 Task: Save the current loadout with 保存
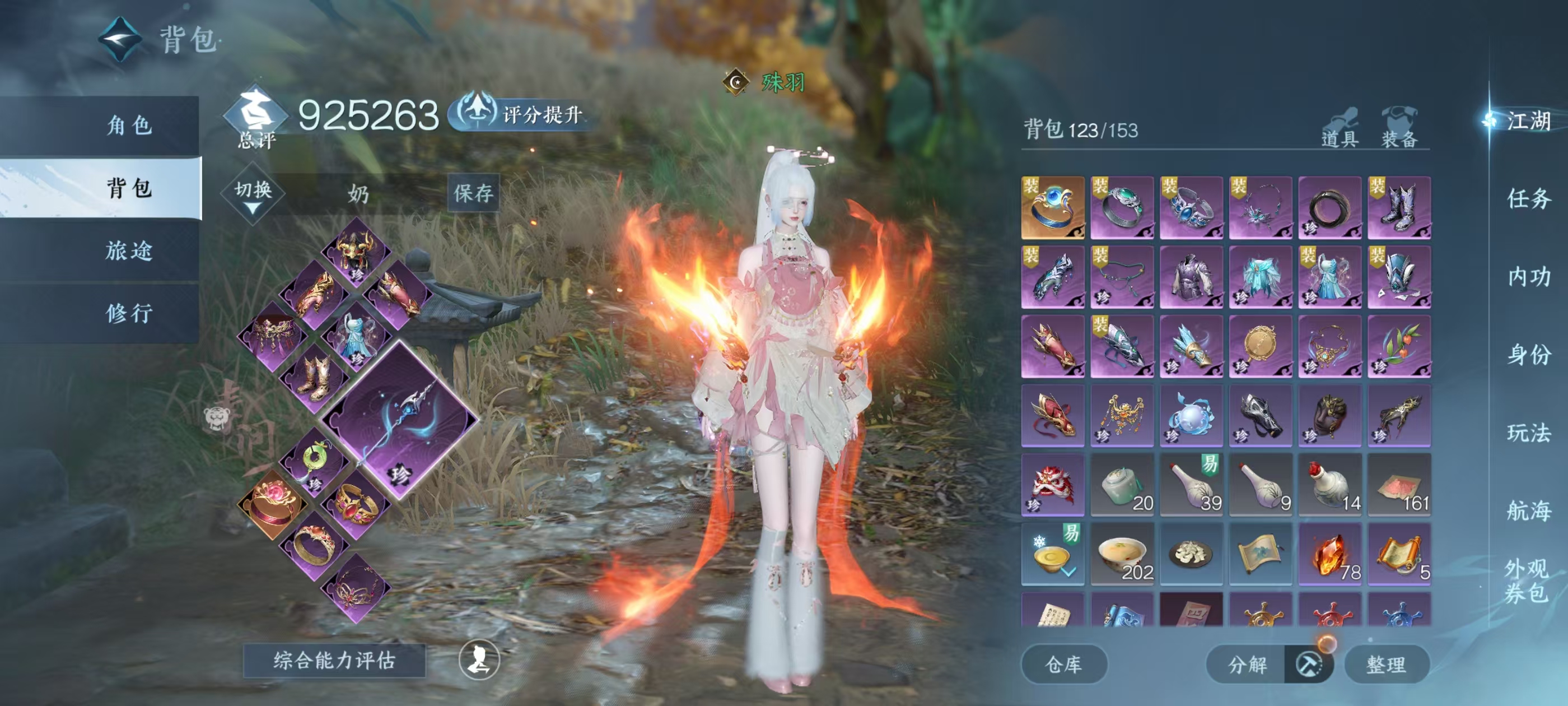pyautogui.click(x=473, y=193)
